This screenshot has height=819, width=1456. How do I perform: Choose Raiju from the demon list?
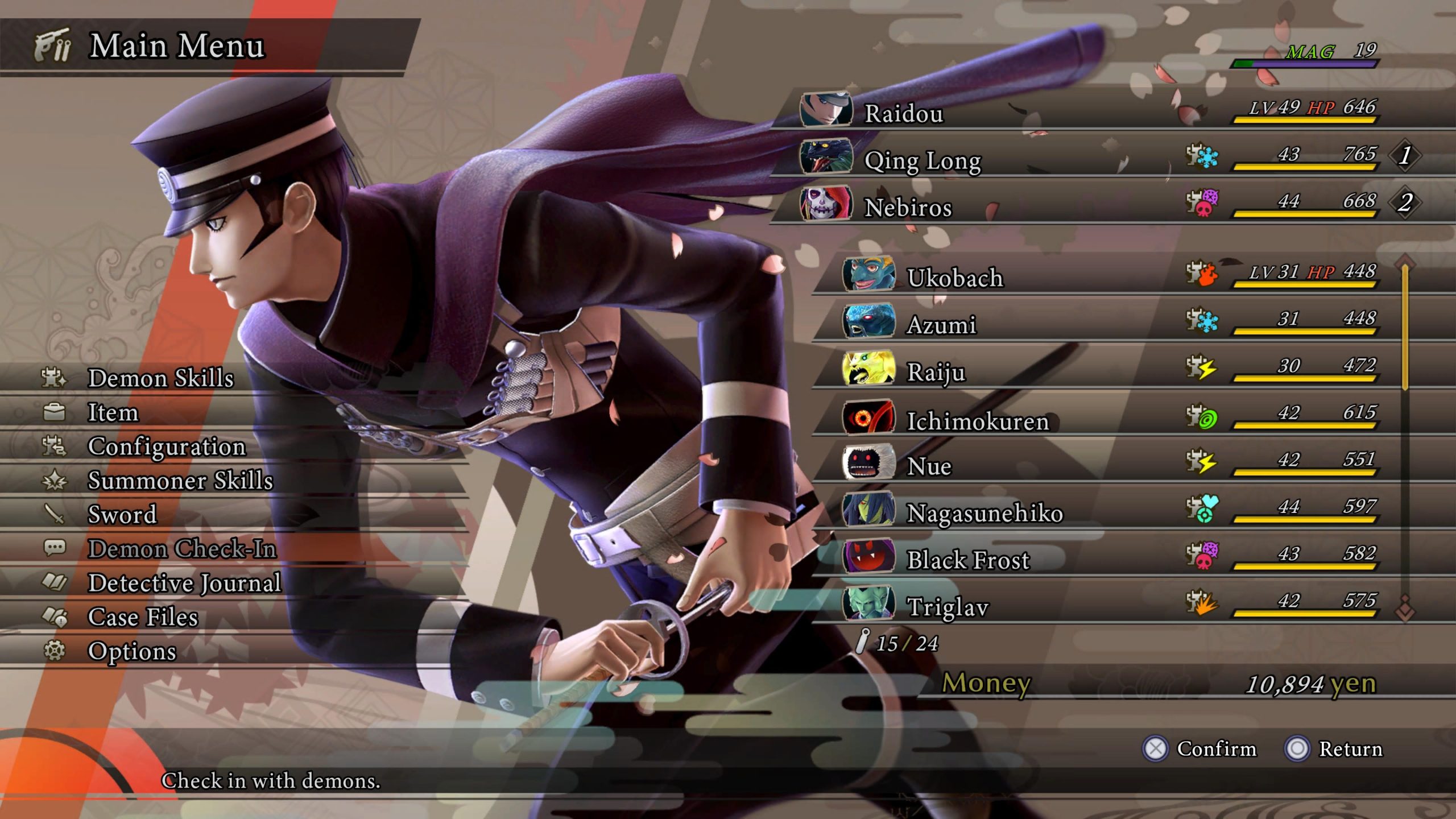[936, 372]
